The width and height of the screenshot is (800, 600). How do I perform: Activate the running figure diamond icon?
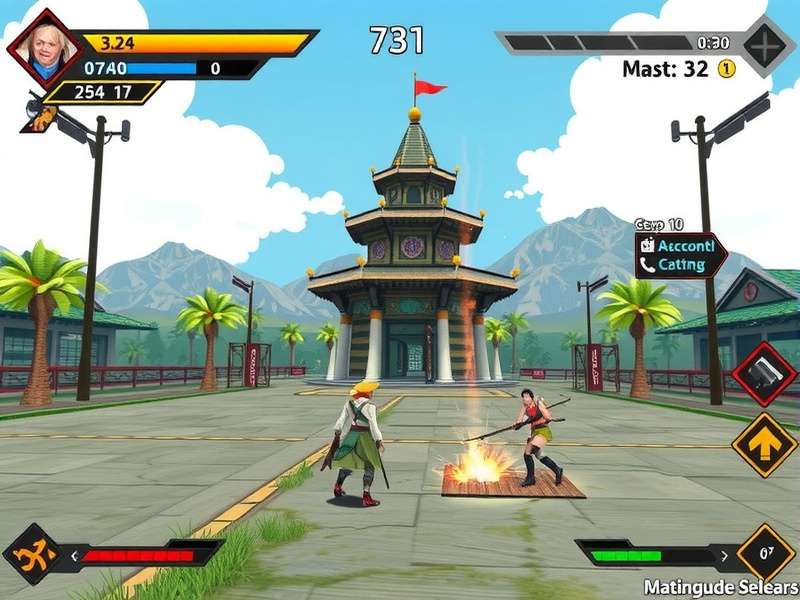click(x=32, y=554)
